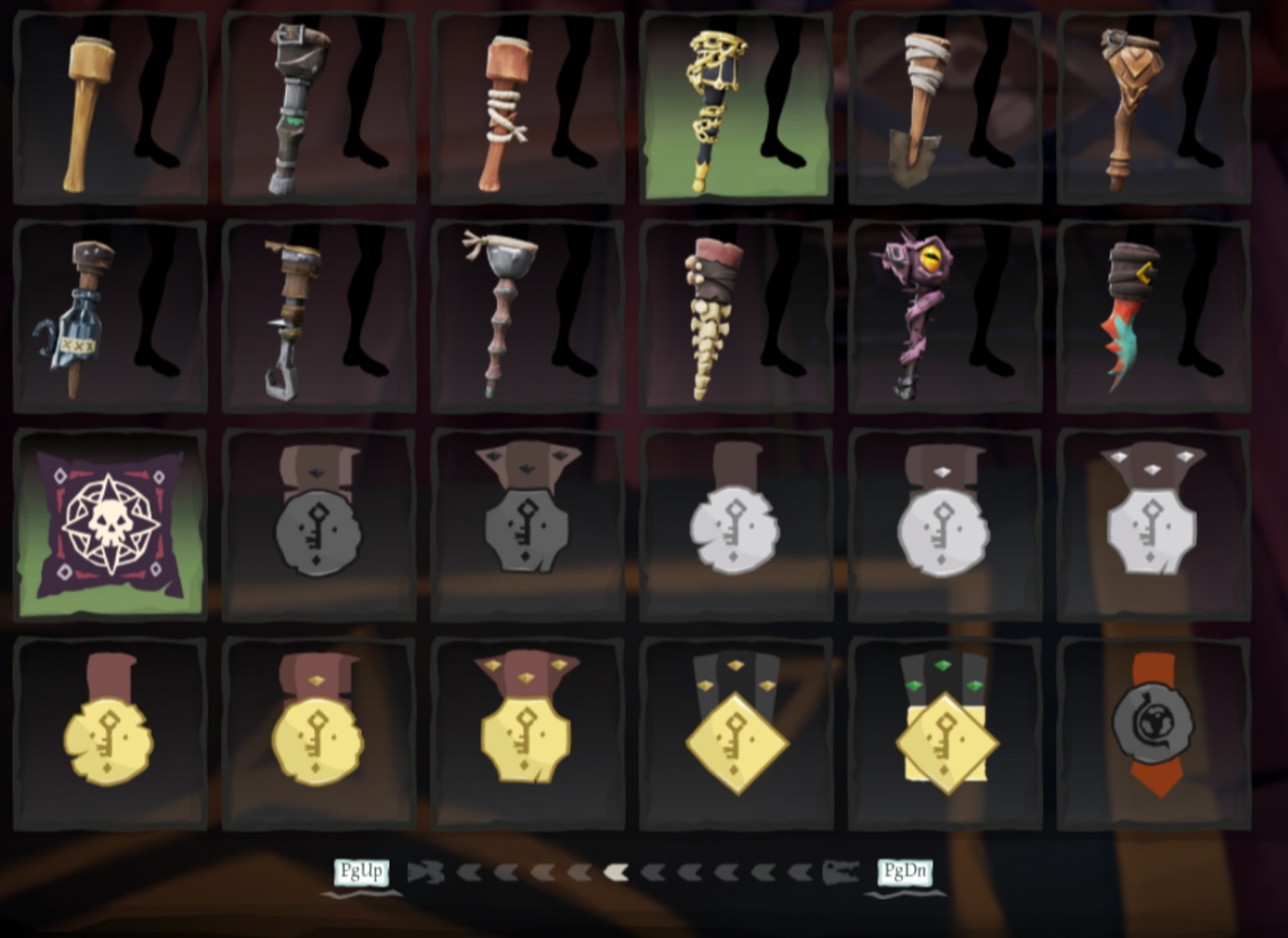Click the PgUp button
The width and height of the screenshot is (1288, 938).
click(x=364, y=871)
